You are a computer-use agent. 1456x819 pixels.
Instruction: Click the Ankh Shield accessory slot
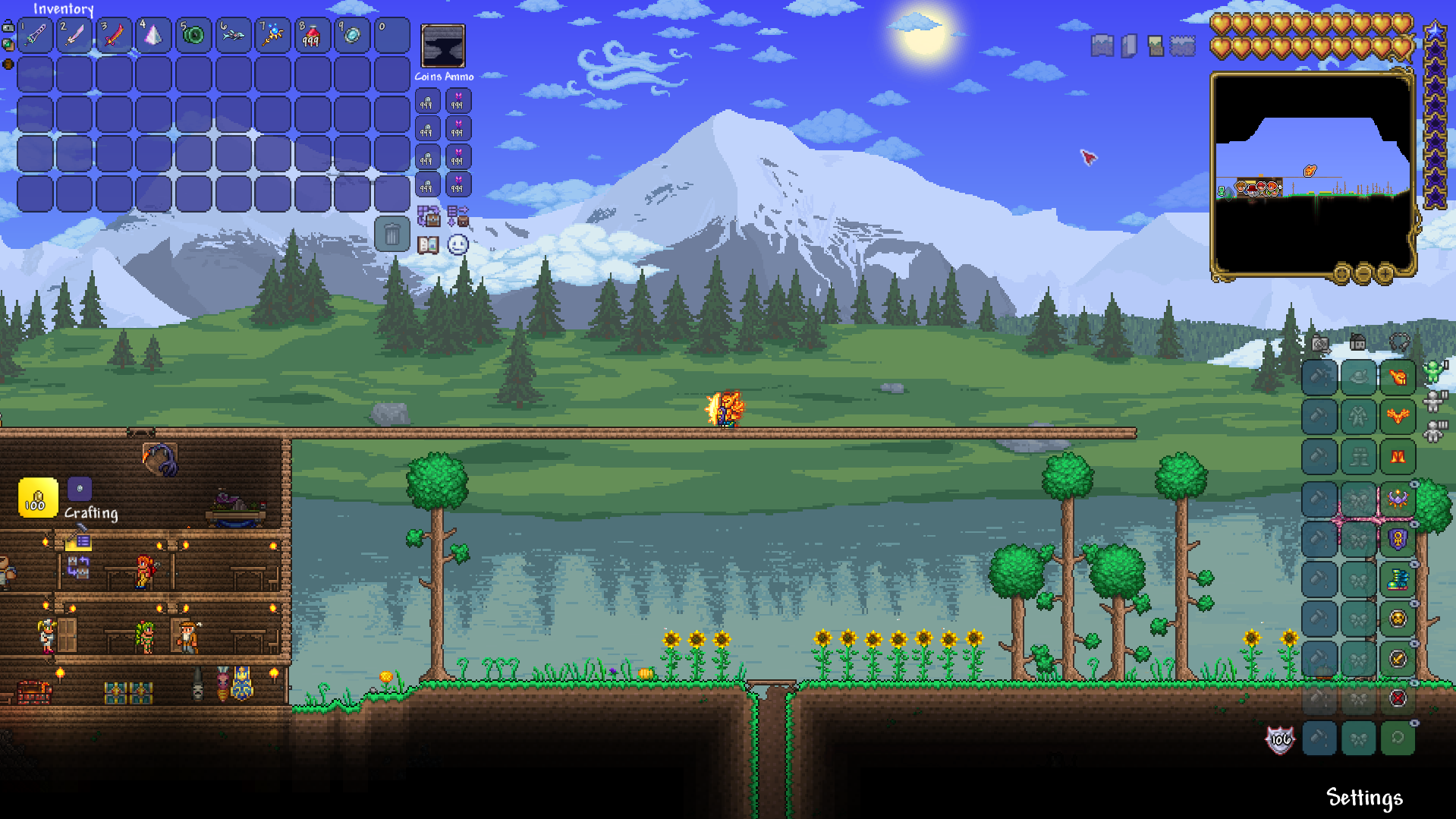click(x=1398, y=539)
